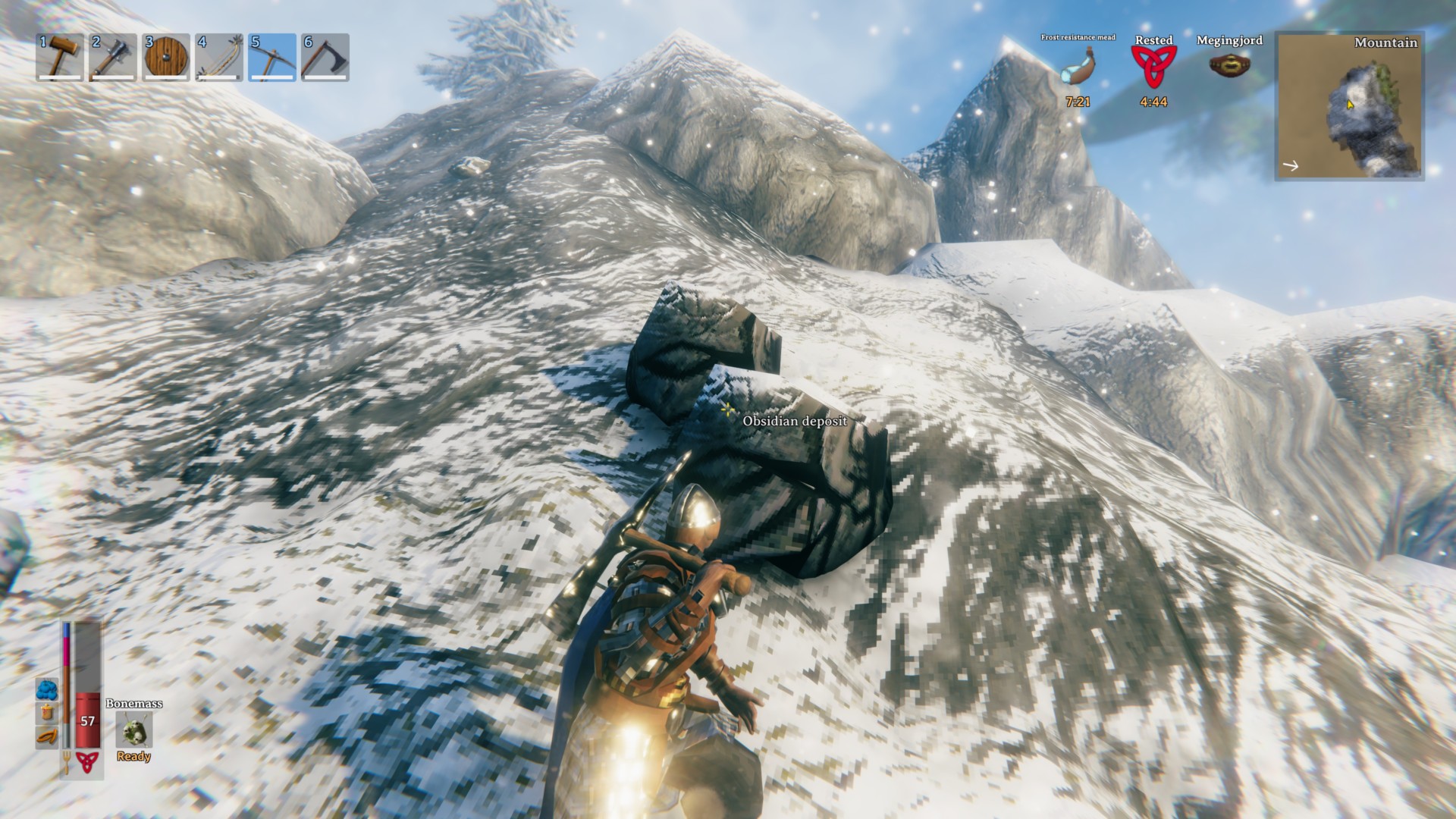This screenshot has height=819, width=1456.
Task: Equip the mace in hotbar slot 2
Action: [x=113, y=57]
